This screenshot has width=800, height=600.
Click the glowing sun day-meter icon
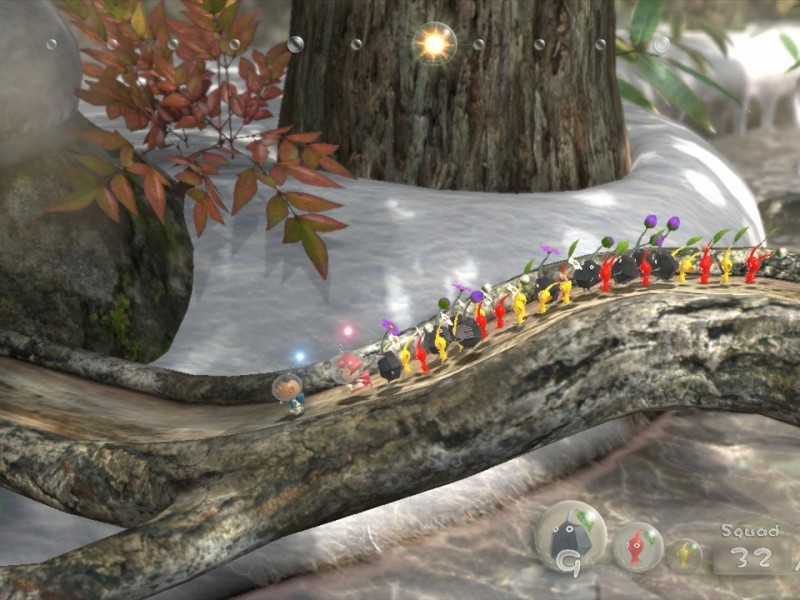click(435, 43)
